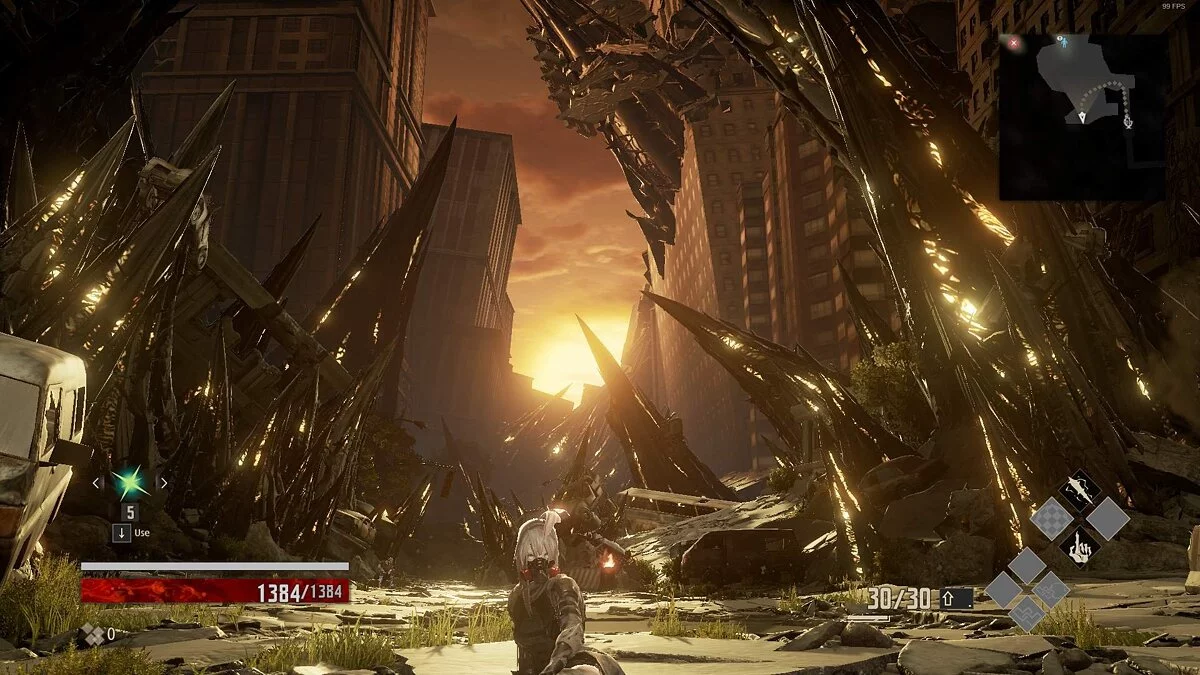
Task: Activate the blade gift in the top diamond
Action: [1079, 490]
